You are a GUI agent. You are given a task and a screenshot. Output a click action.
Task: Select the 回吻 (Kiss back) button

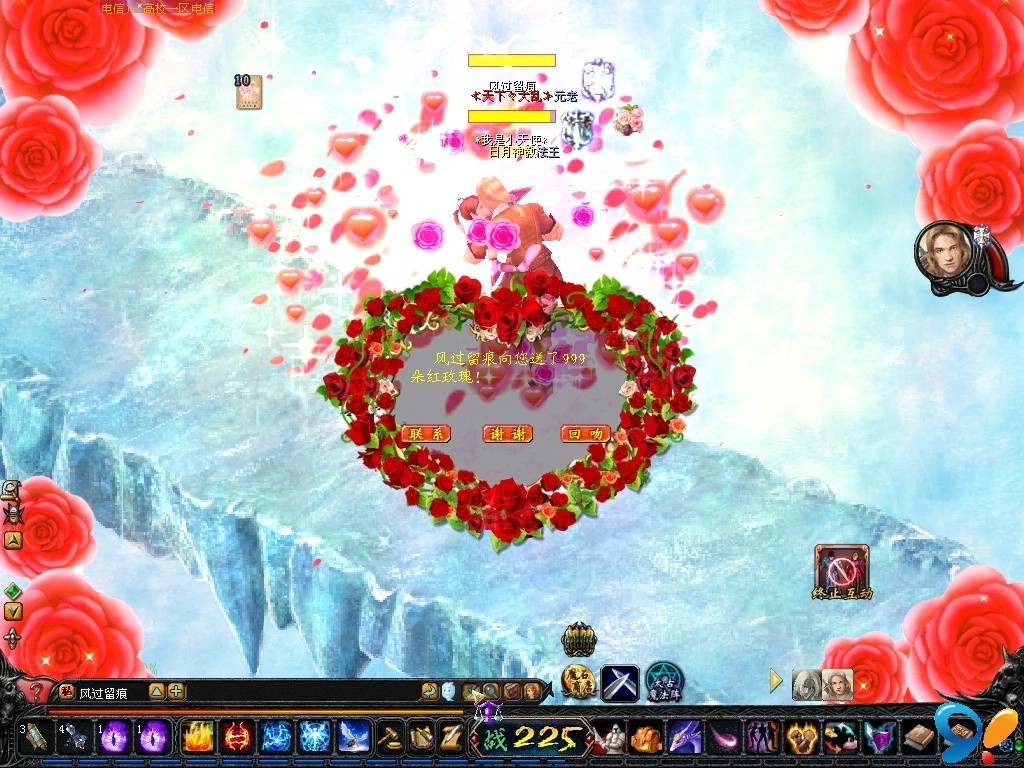pyautogui.click(x=587, y=434)
